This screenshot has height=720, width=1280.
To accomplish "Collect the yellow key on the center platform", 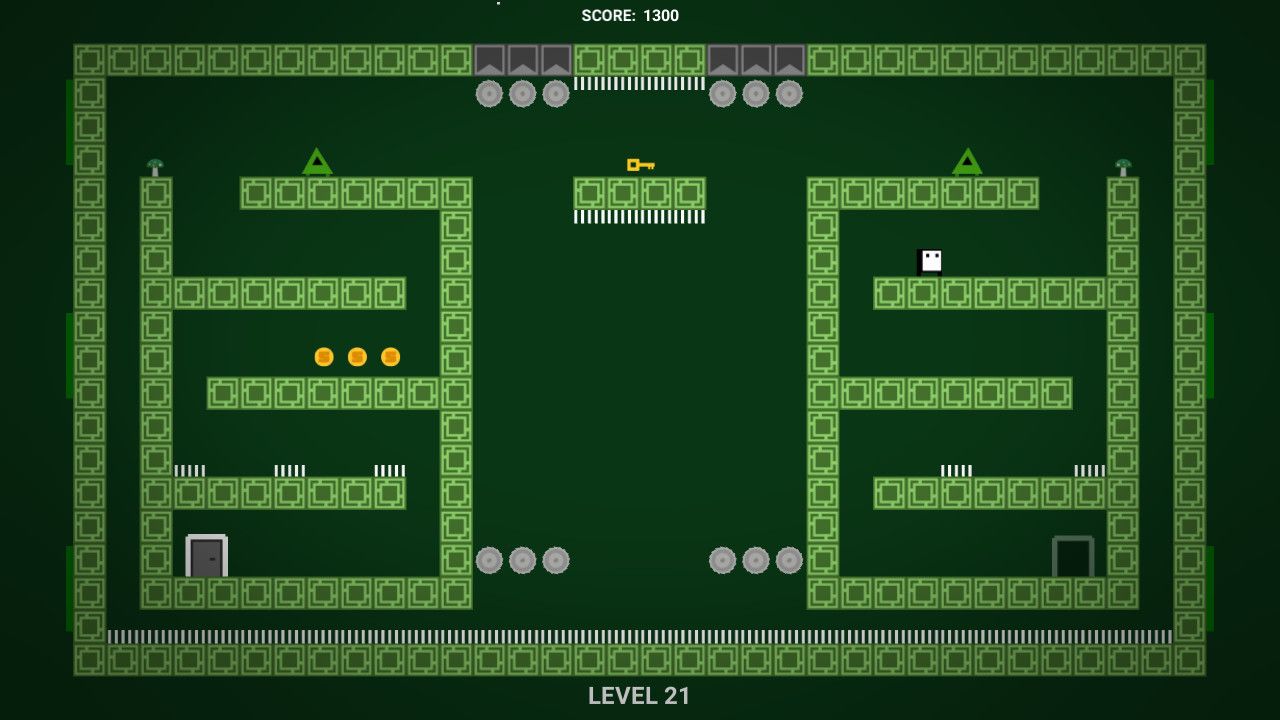I will tap(640, 163).
